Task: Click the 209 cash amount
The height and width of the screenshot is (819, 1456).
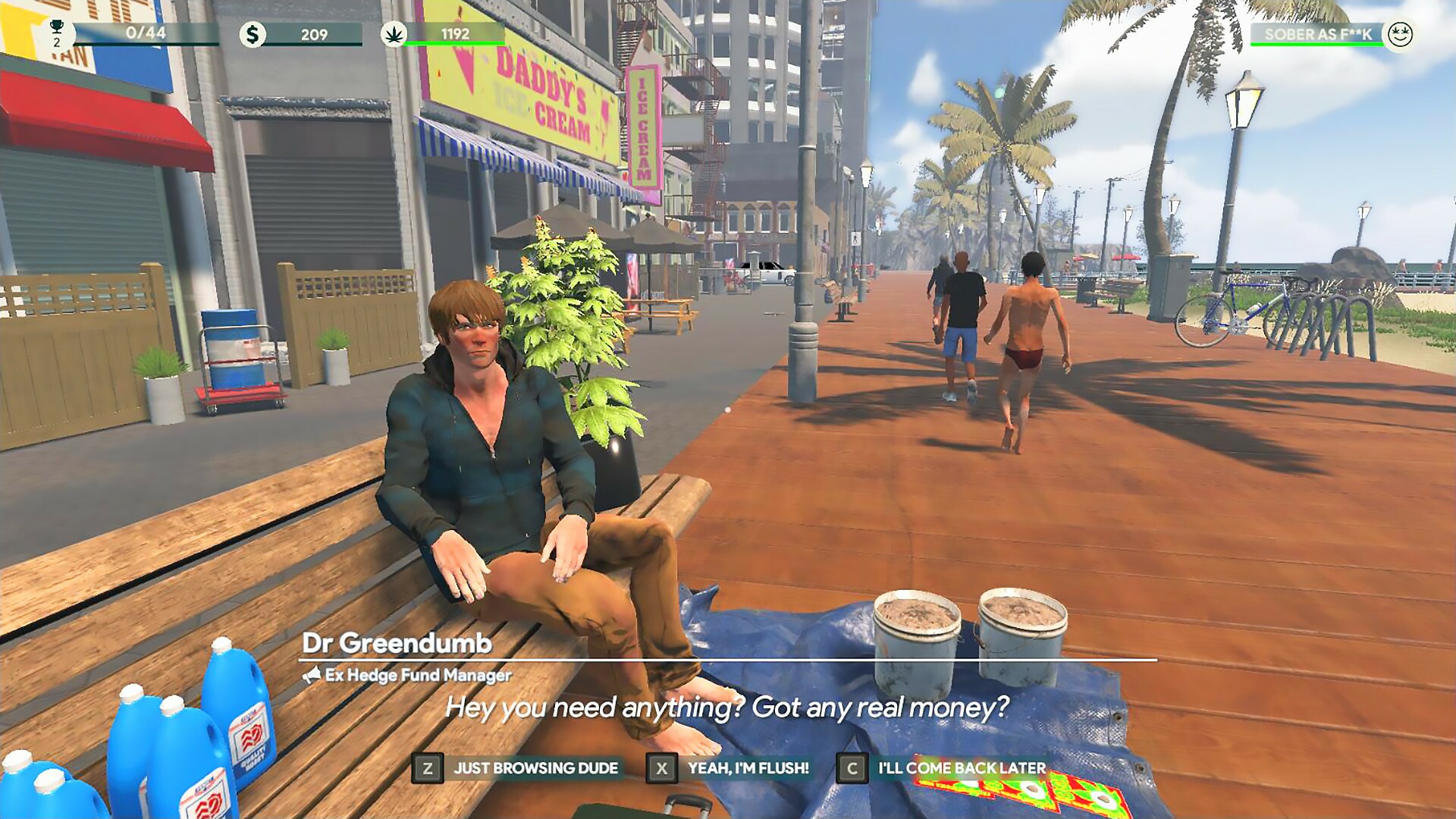Action: (x=315, y=33)
